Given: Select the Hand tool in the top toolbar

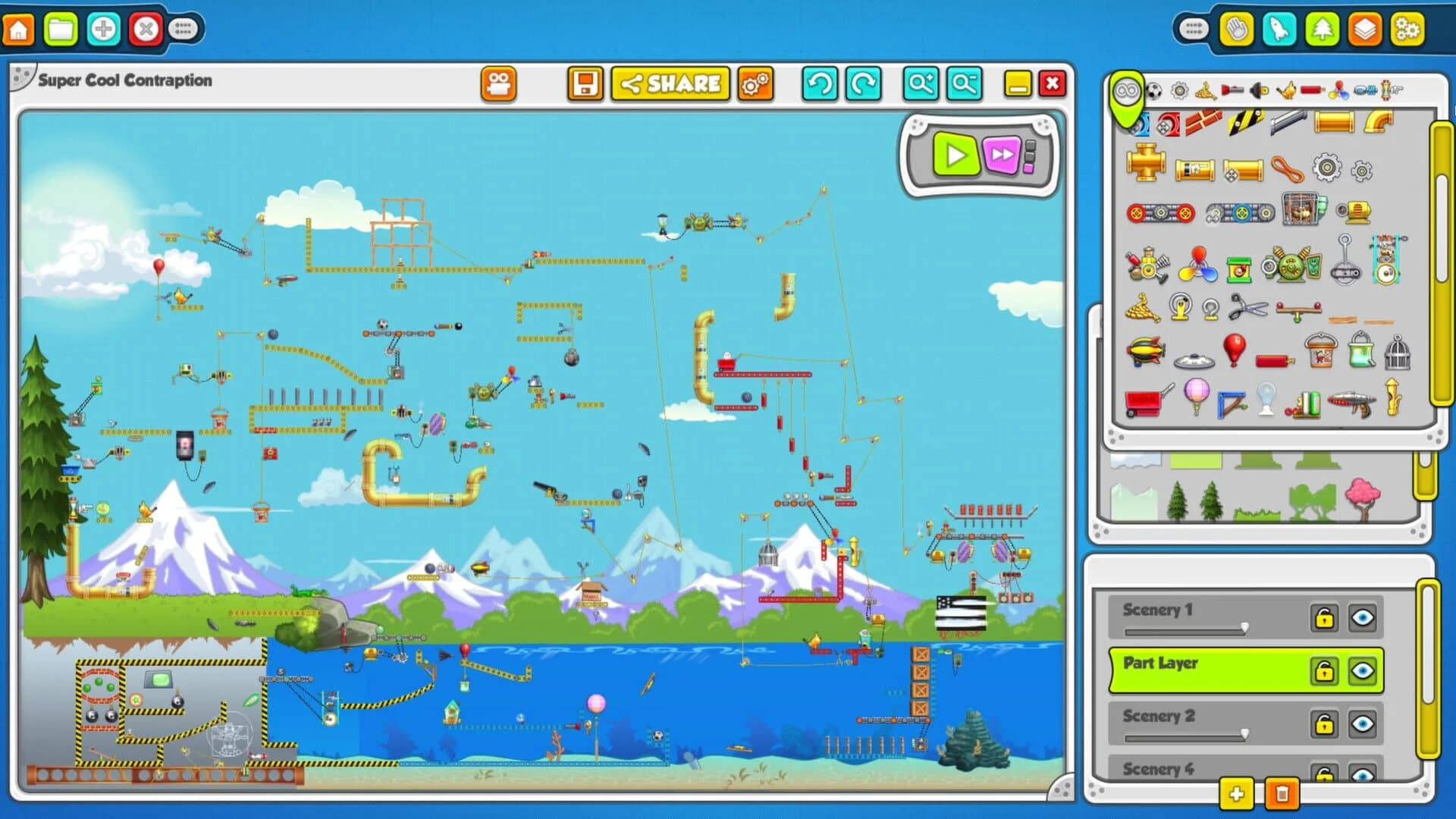Looking at the screenshot, I should pos(1235,29).
